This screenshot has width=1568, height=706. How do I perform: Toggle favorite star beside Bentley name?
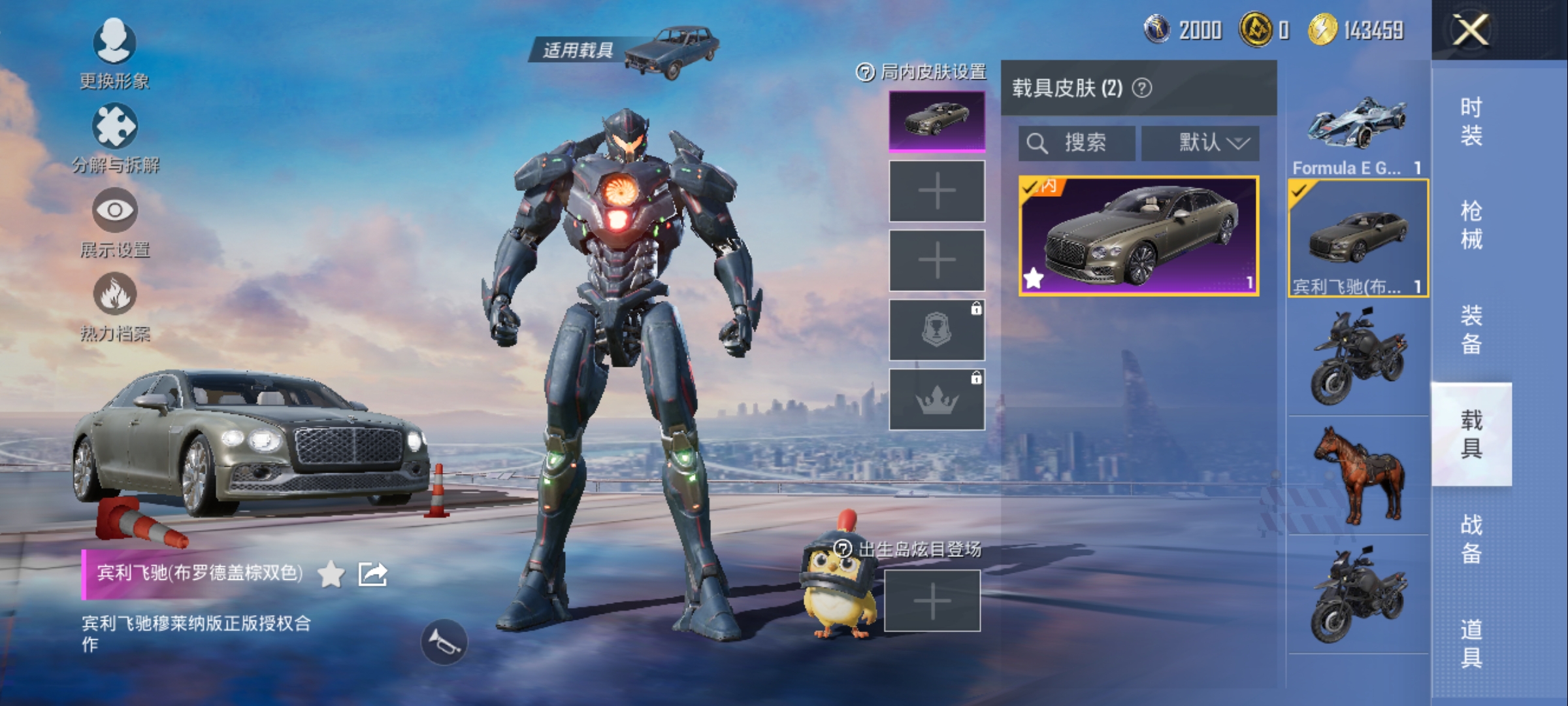click(x=331, y=574)
